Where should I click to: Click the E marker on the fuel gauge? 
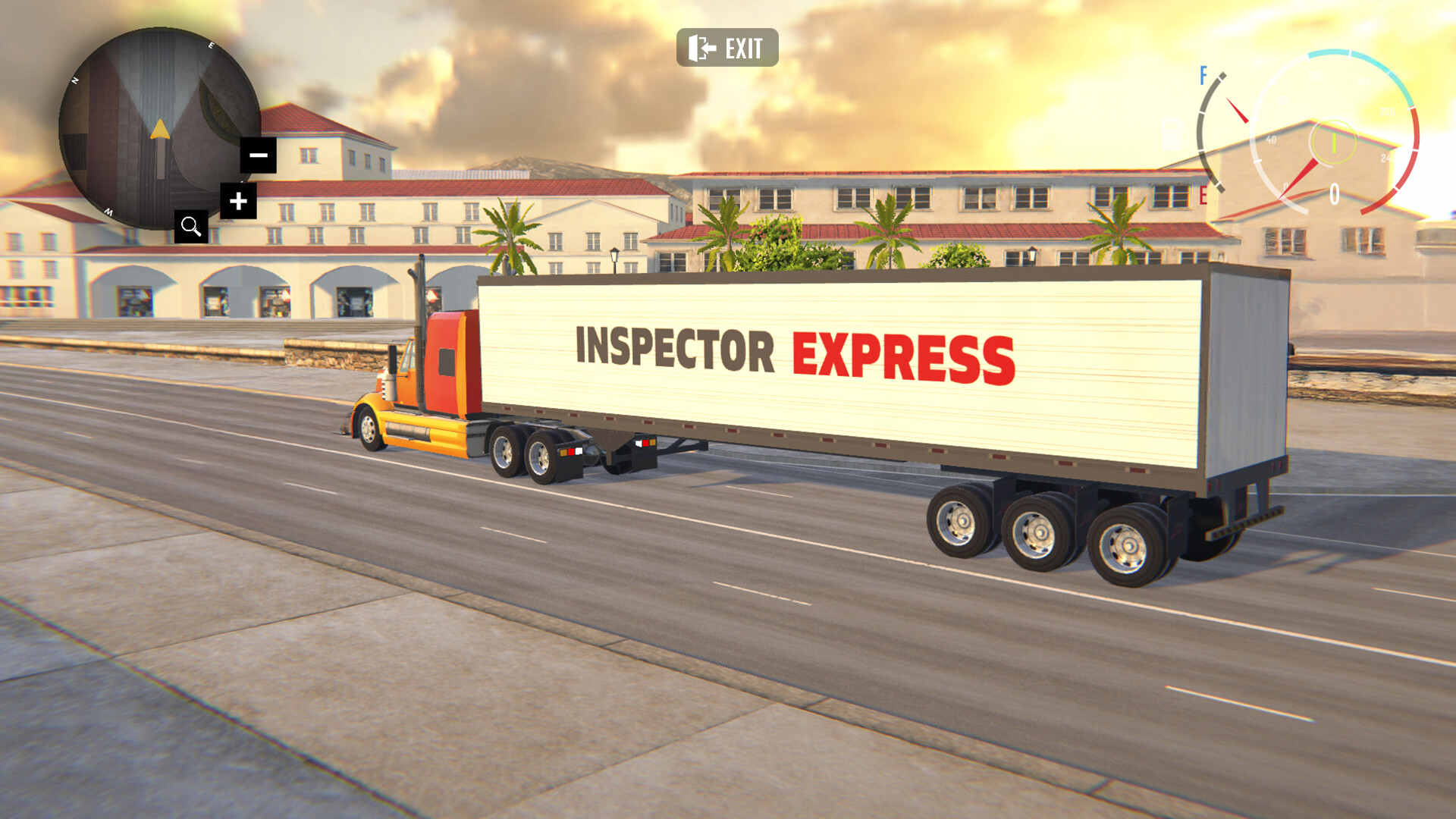click(1203, 193)
